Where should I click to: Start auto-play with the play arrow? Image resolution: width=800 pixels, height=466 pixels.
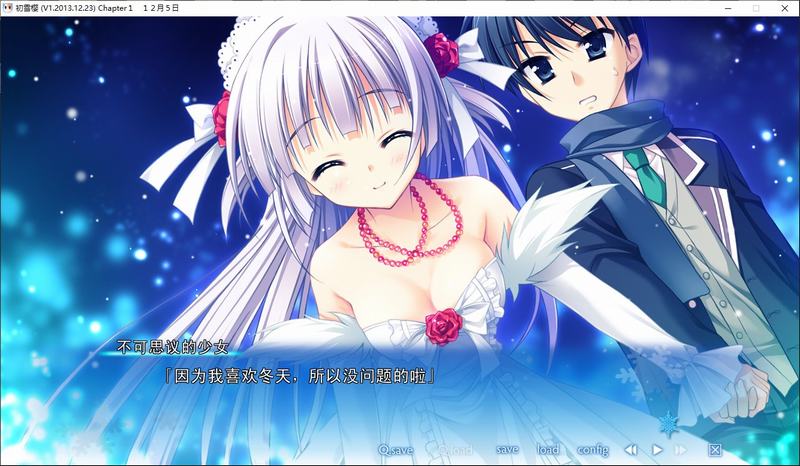pos(657,450)
